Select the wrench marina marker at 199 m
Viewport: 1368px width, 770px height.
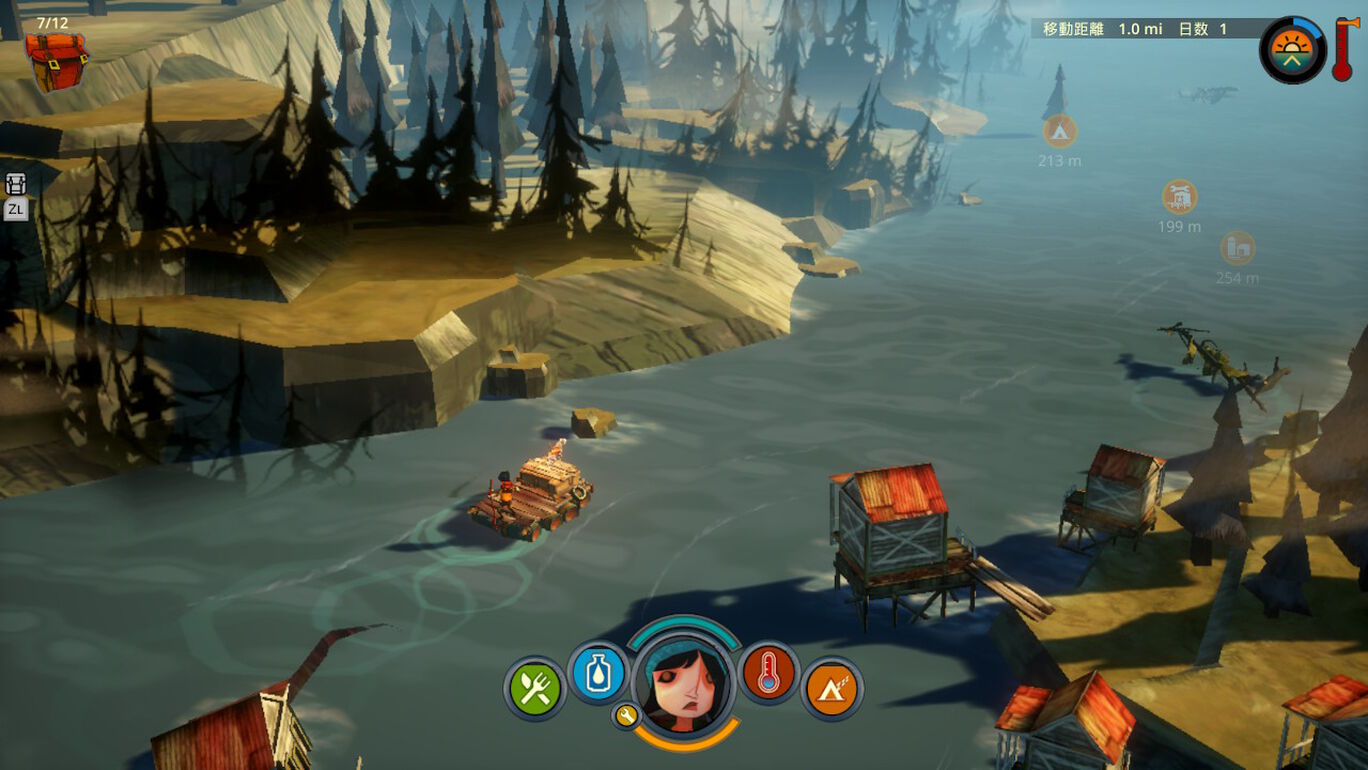(x=1180, y=197)
